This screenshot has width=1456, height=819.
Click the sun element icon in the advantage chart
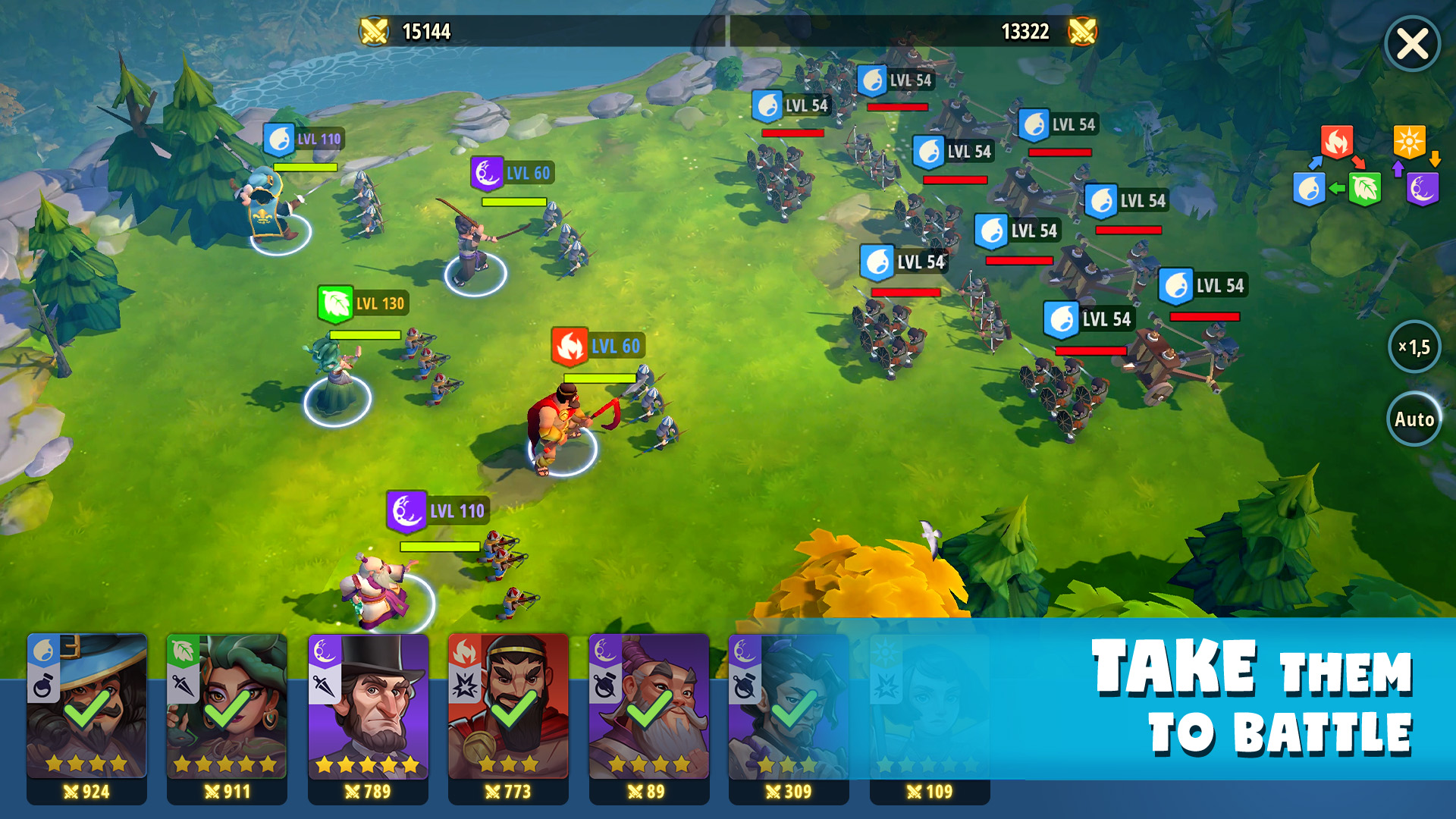pos(1409,140)
